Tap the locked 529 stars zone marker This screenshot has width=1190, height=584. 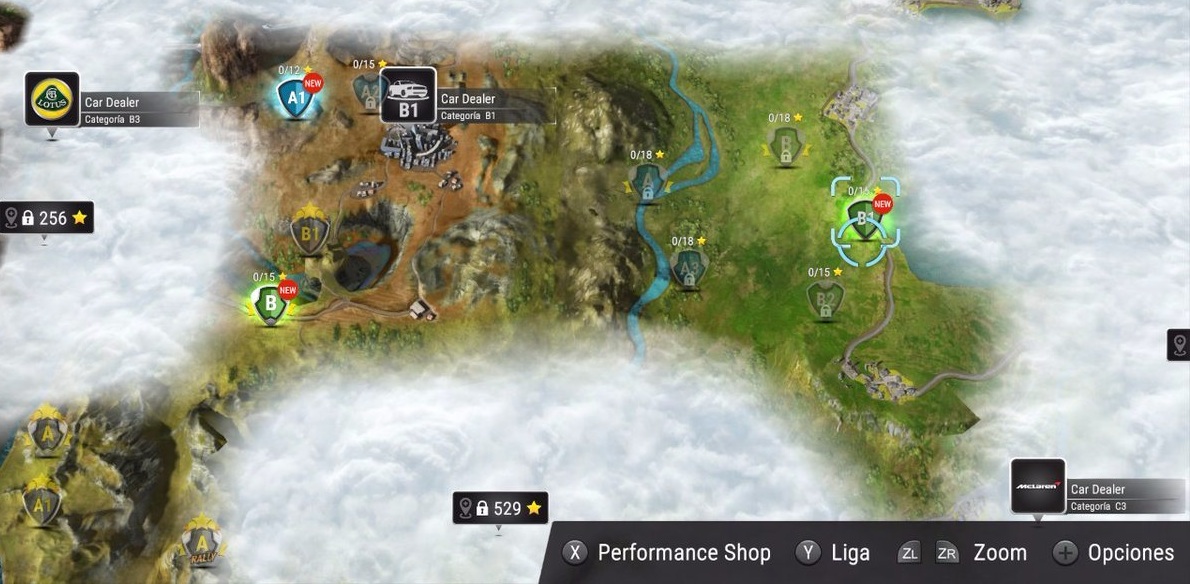coord(500,508)
